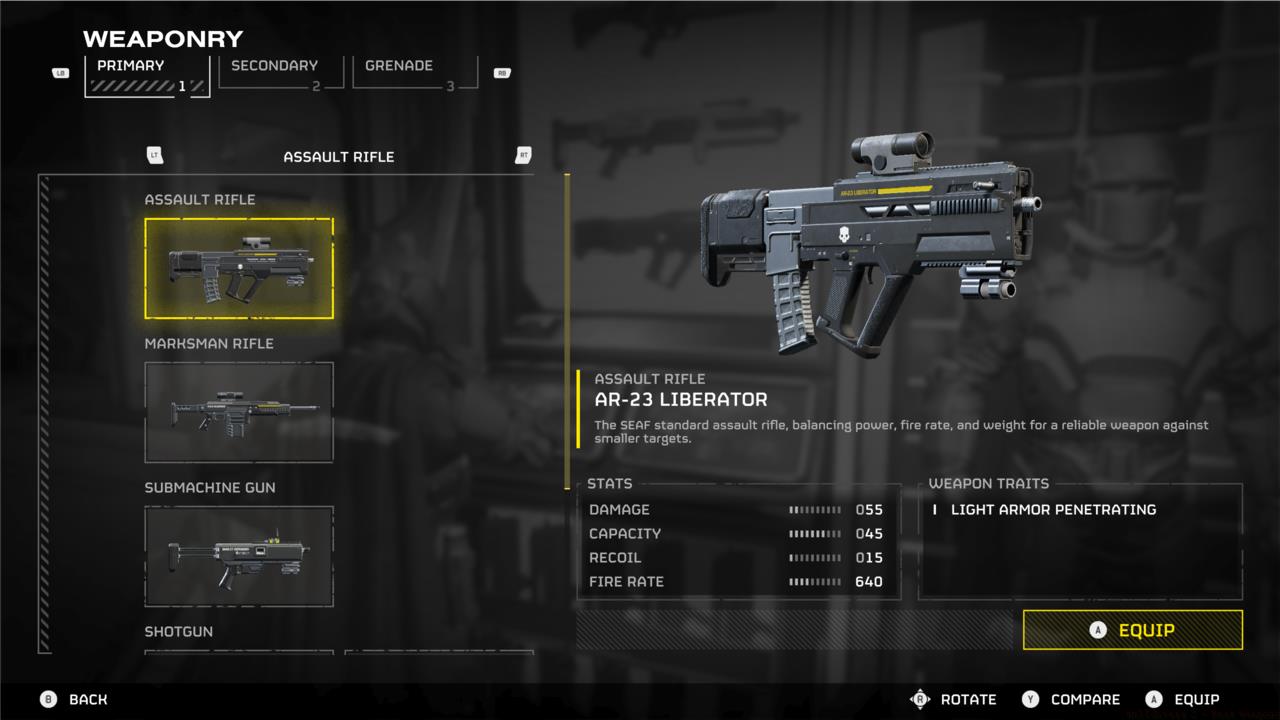Click the highlighted Assault Rifle thumbnail
Image resolution: width=1280 pixels, height=720 pixels.
point(239,267)
